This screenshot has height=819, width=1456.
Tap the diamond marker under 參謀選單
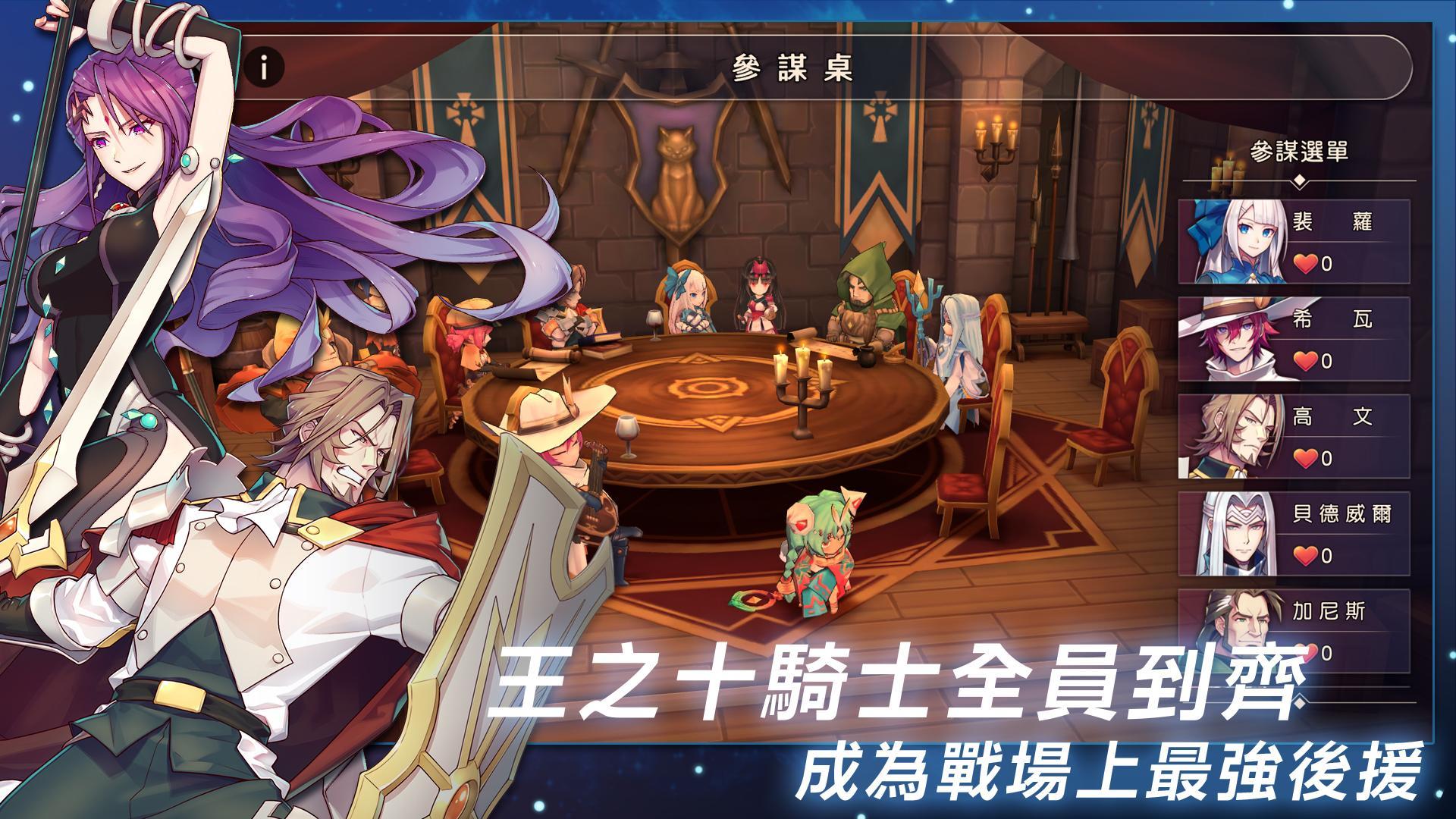[1299, 180]
